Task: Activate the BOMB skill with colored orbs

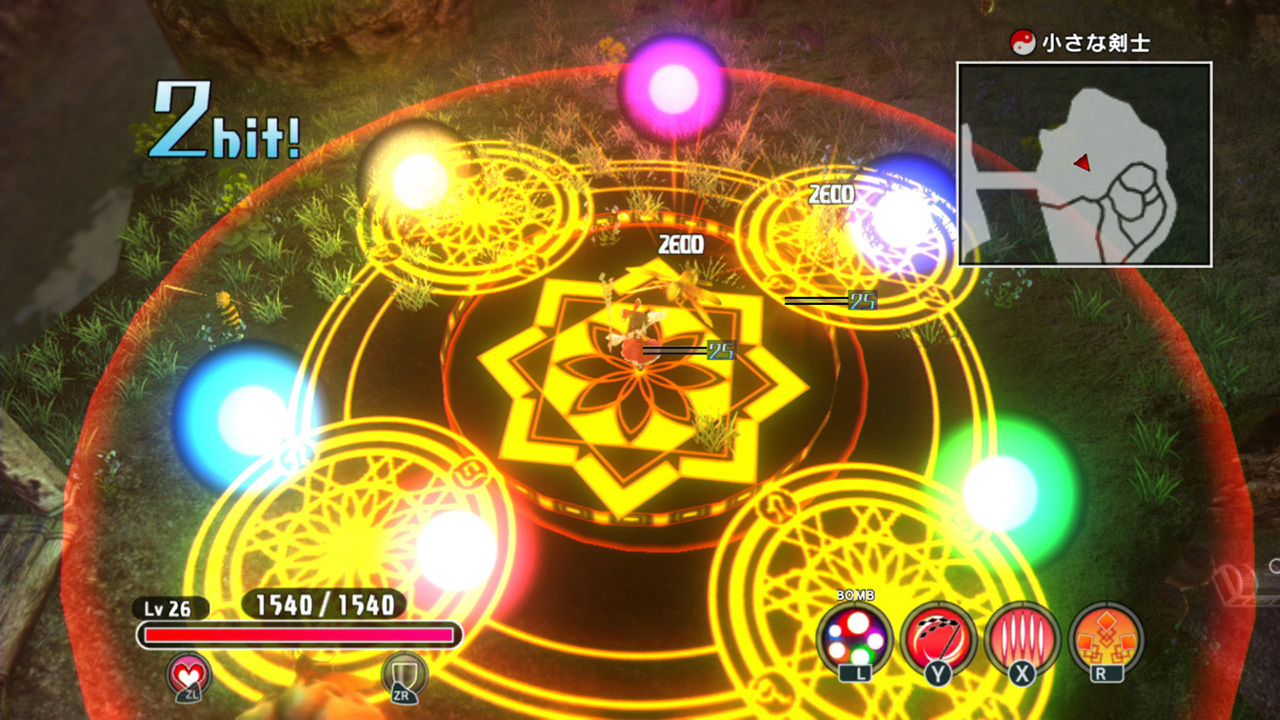Action: (x=854, y=639)
